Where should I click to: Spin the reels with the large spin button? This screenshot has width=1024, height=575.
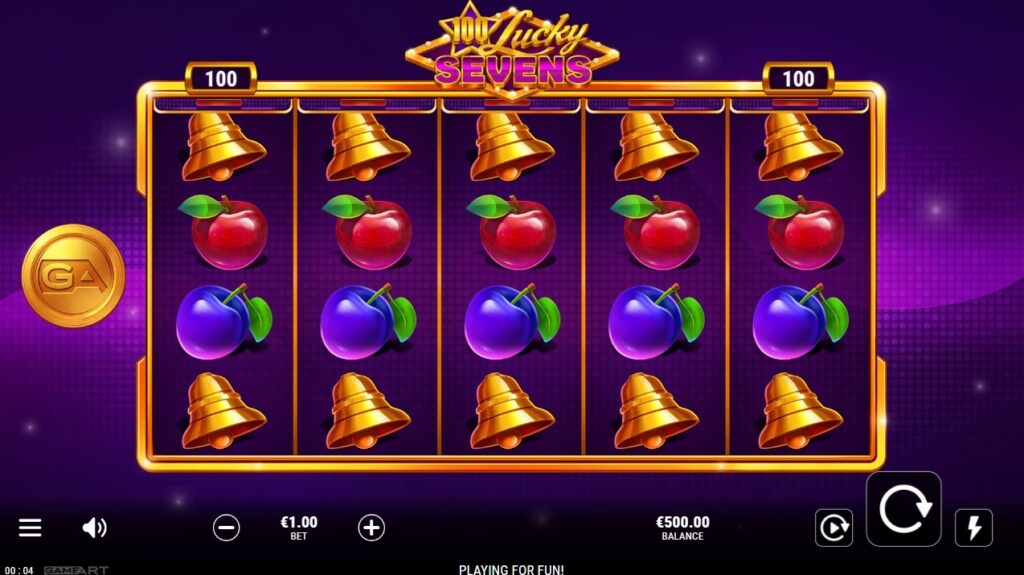tap(903, 509)
